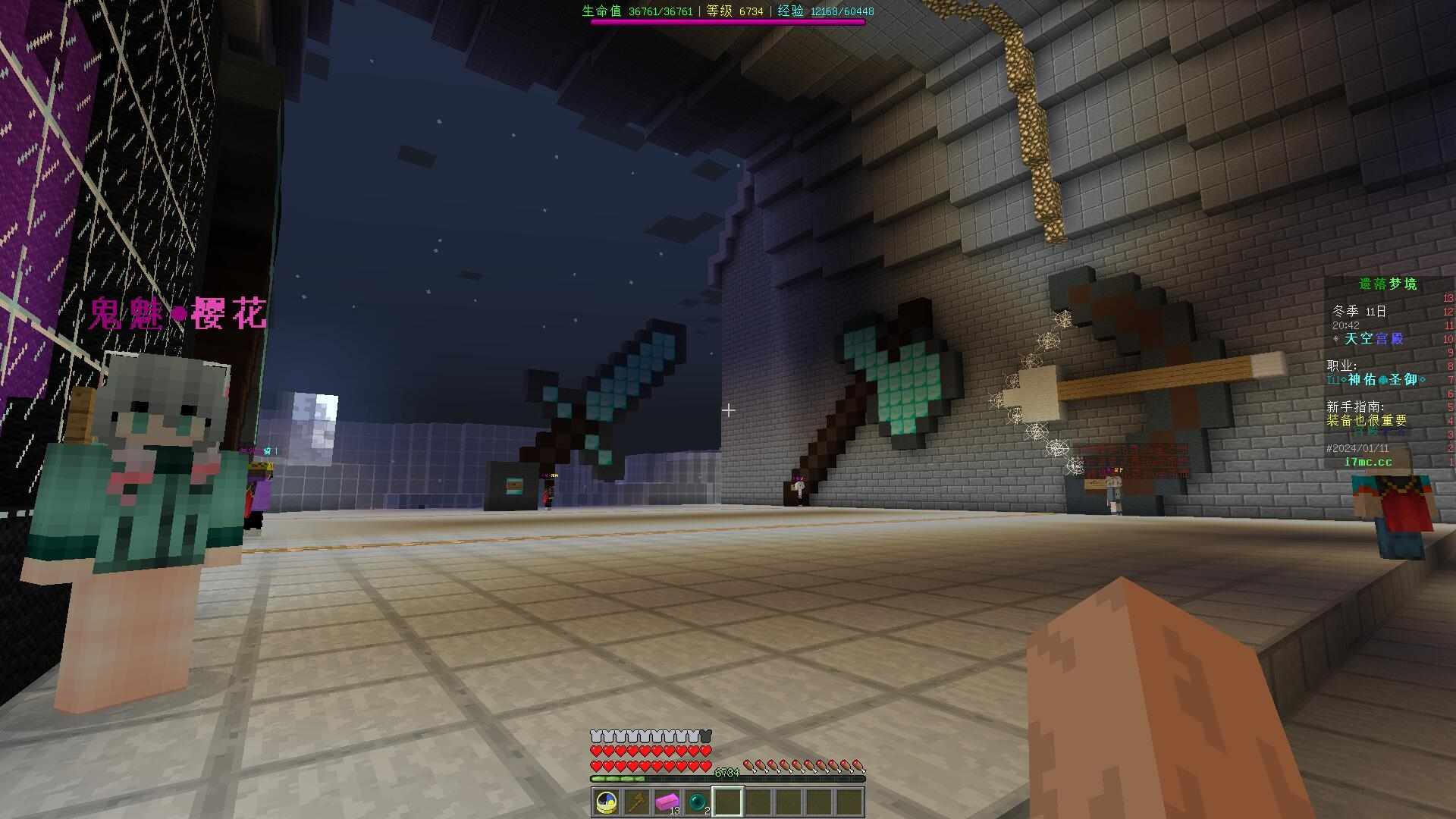The width and height of the screenshot is (1456, 819).
Task: Select the ender pearl hotbar slot
Action: click(x=698, y=802)
